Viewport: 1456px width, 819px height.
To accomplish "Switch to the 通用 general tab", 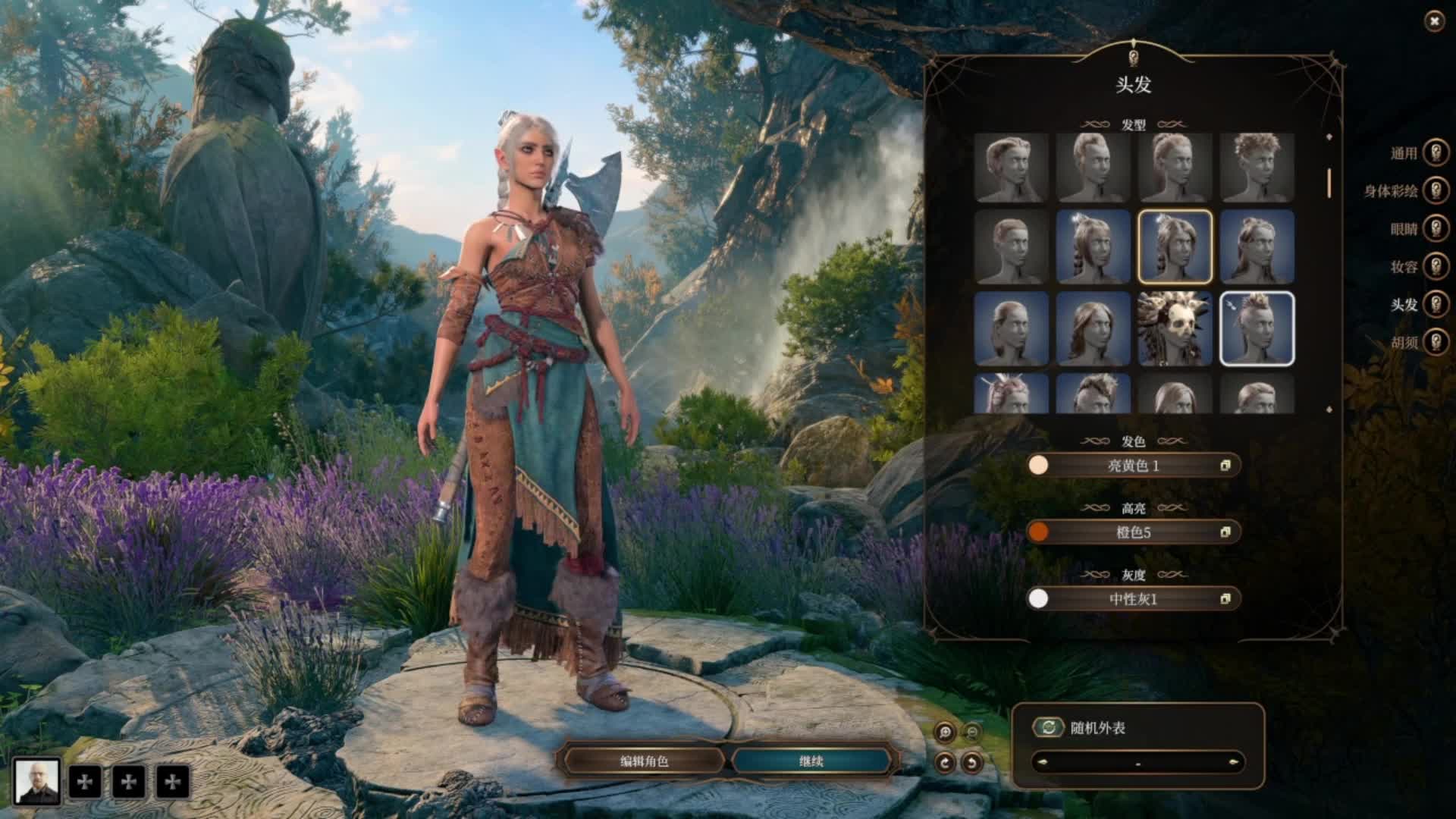I will (1436, 152).
